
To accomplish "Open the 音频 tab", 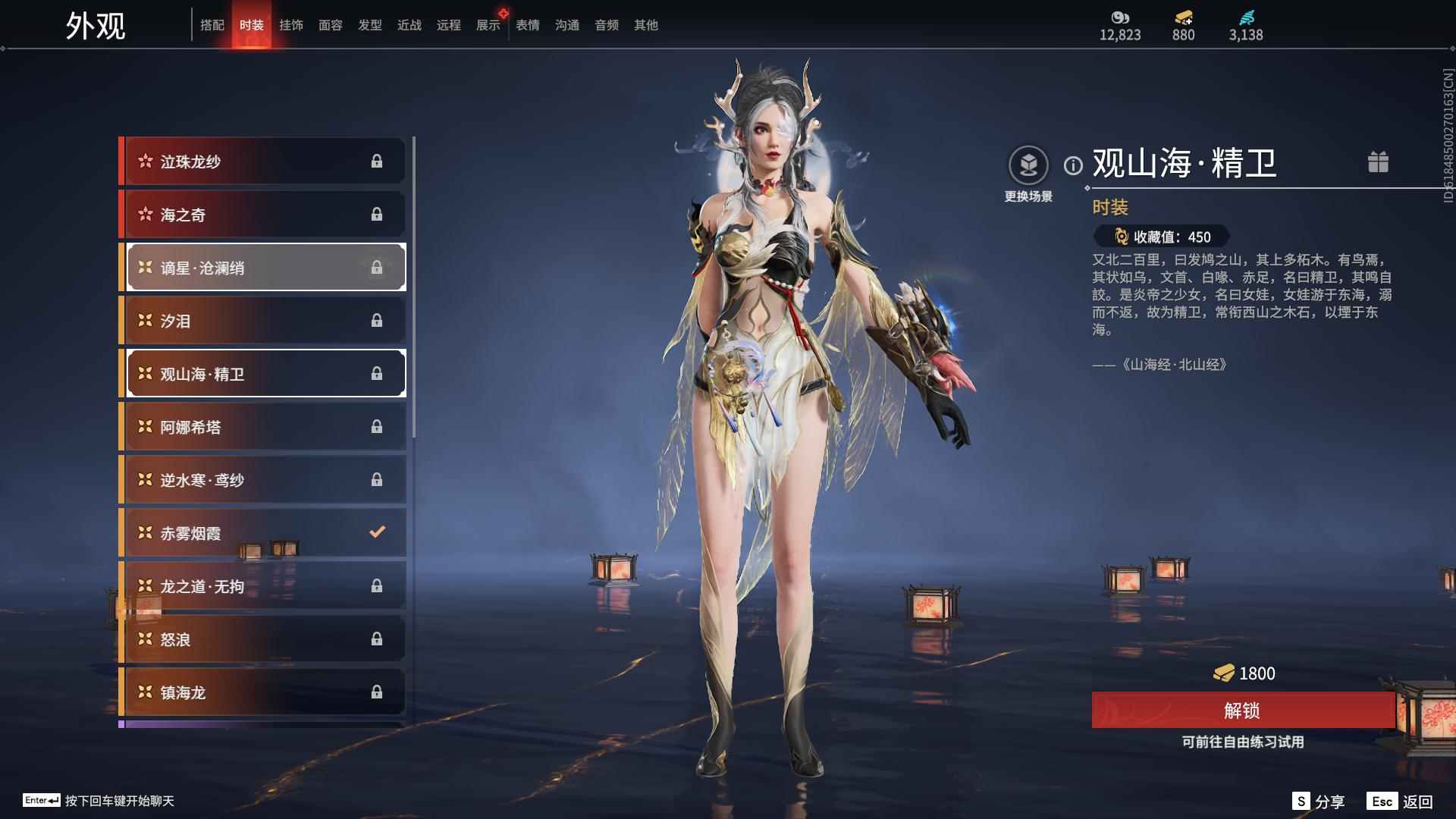I will point(606,24).
